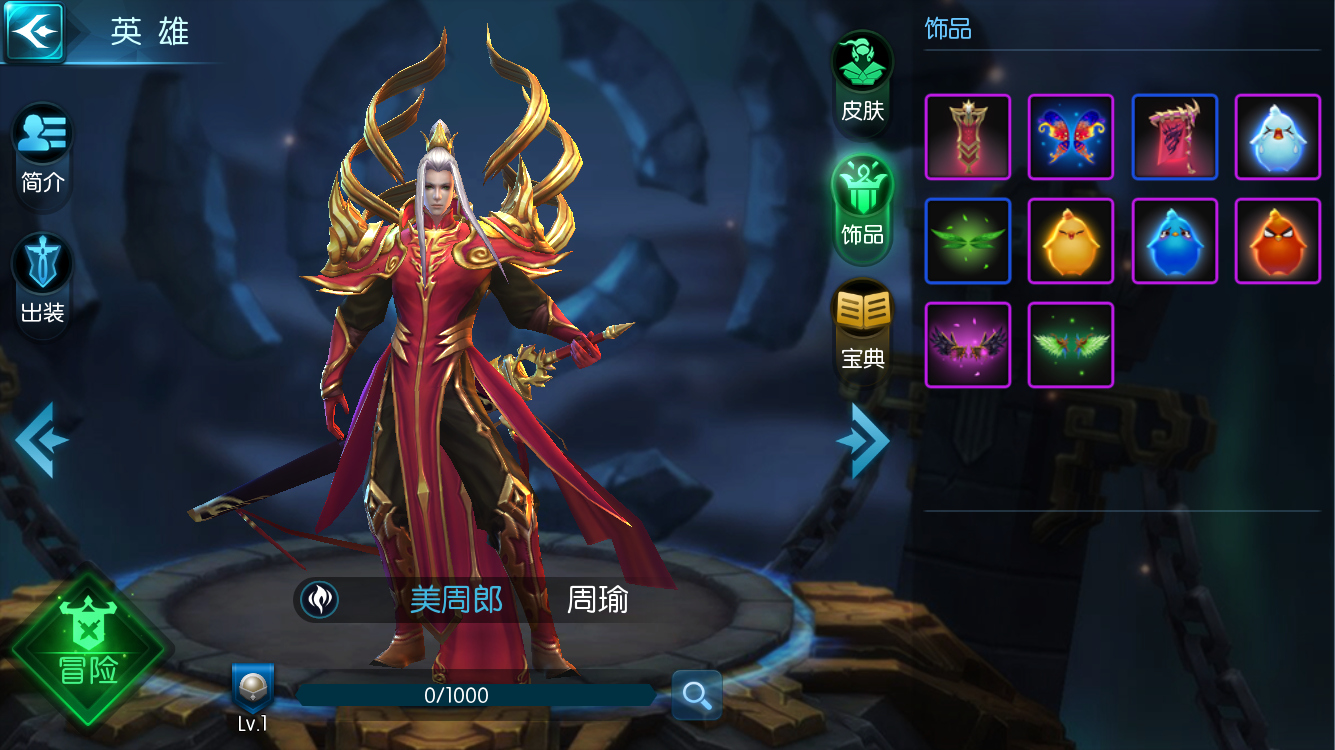
Task: Open the 简介 hero introduction panel
Action: tap(41, 151)
